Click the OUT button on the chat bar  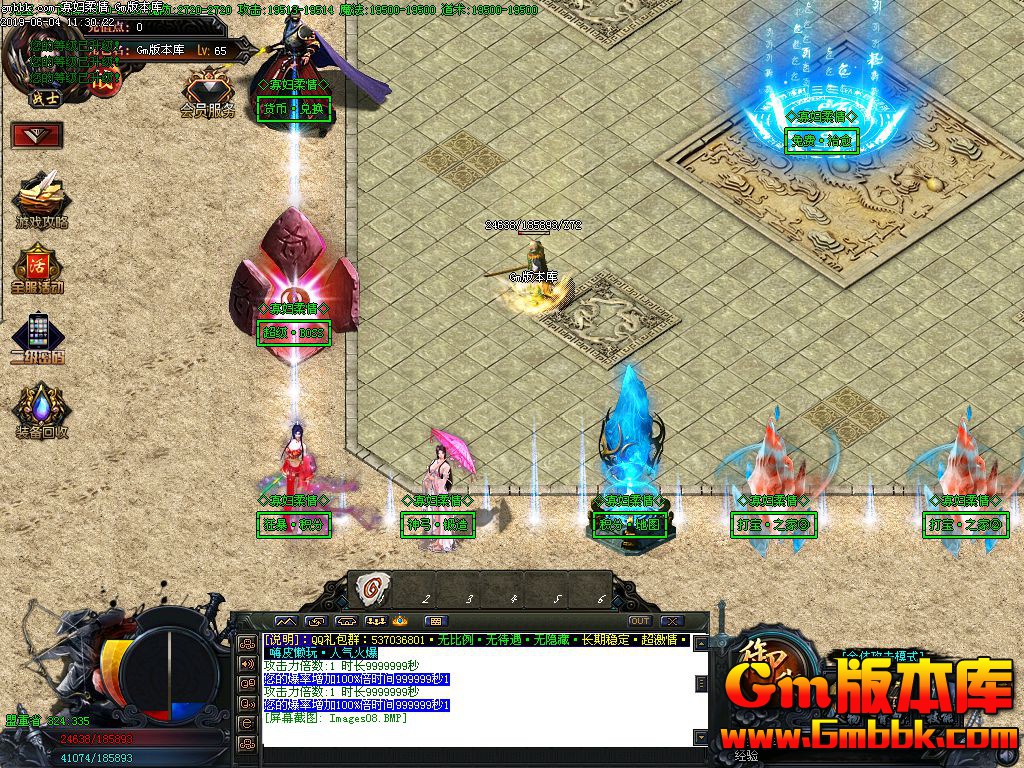639,621
